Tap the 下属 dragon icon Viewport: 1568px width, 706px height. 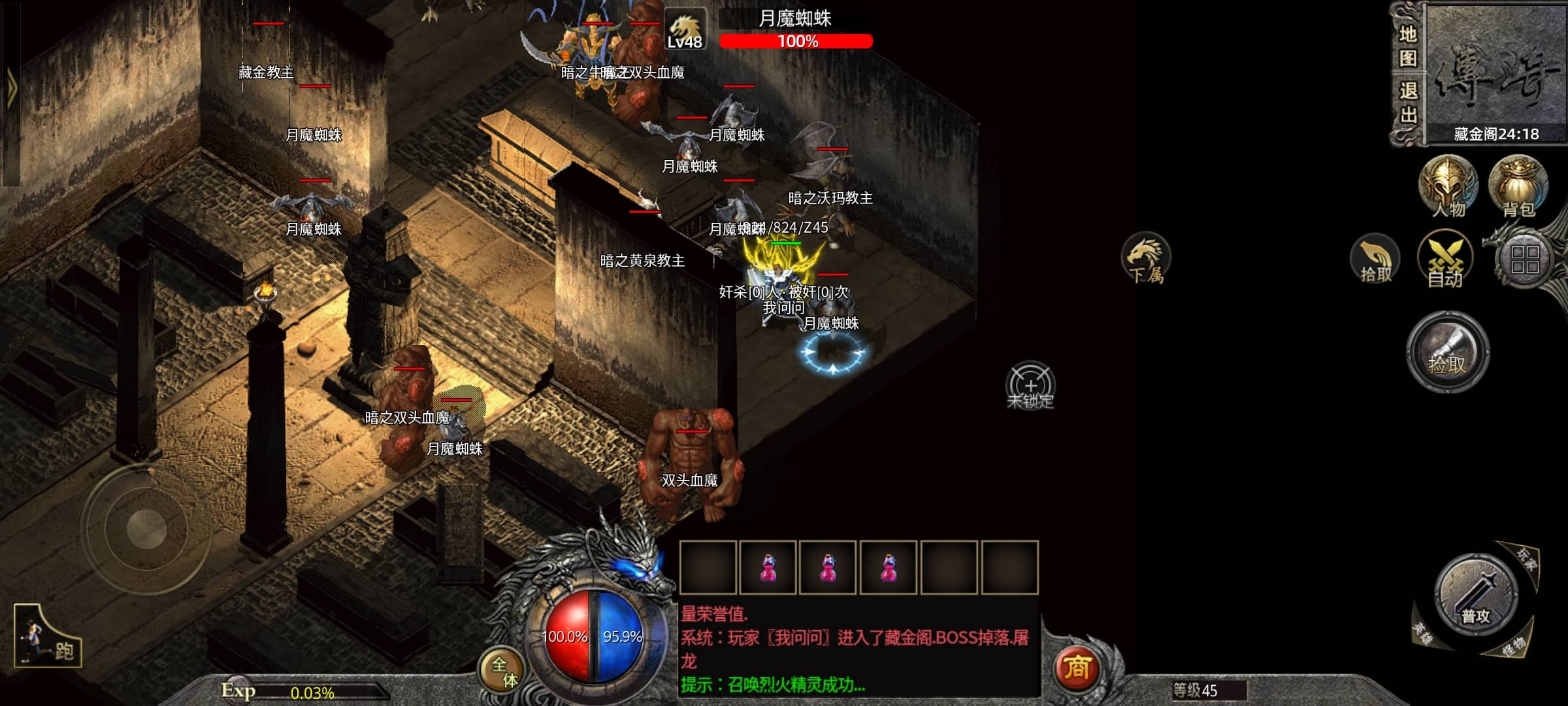tap(1146, 260)
